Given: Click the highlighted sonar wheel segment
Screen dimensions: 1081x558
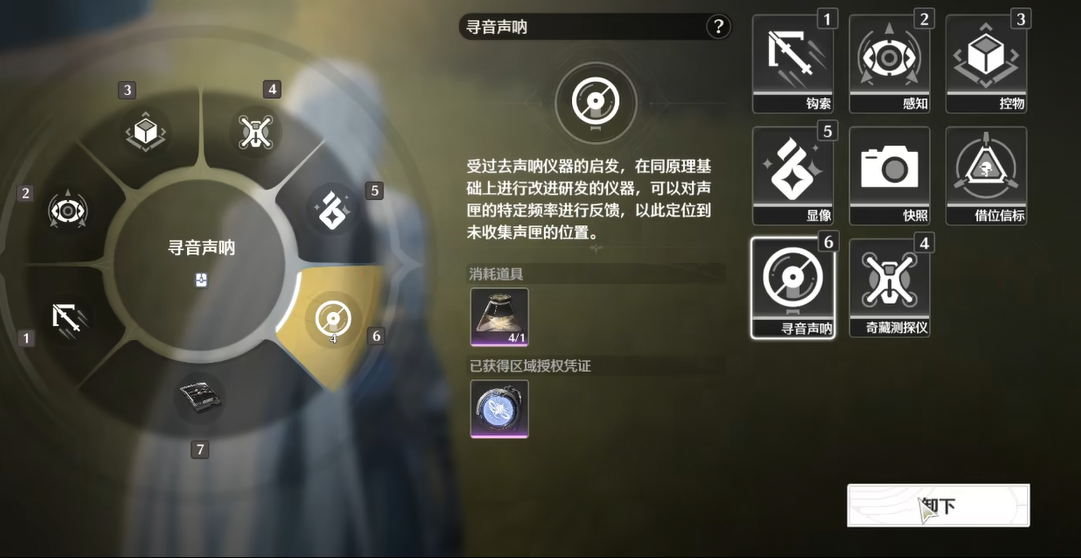Looking at the screenshot, I should click(x=331, y=318).
